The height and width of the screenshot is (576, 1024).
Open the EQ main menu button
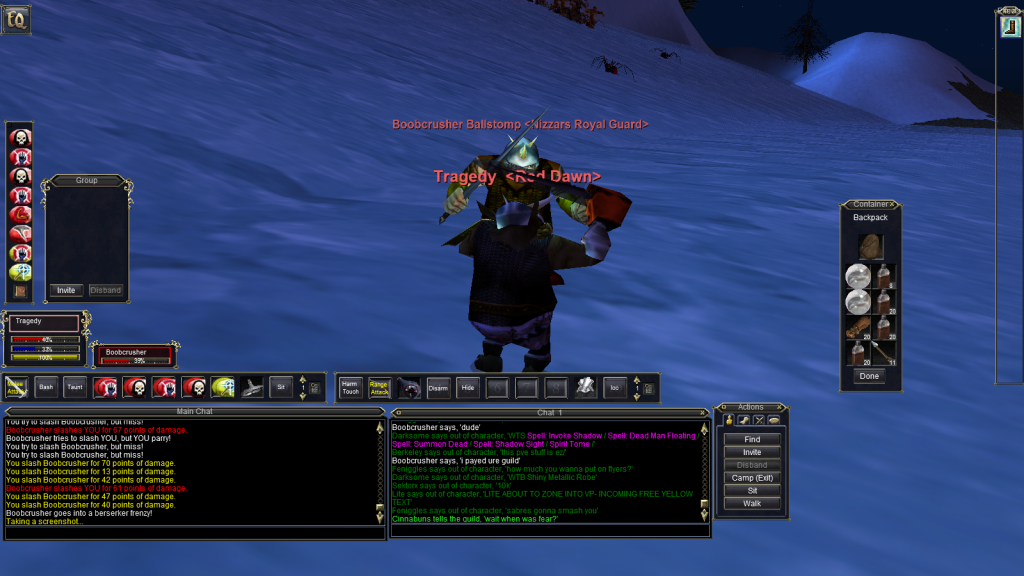(17, 19)
